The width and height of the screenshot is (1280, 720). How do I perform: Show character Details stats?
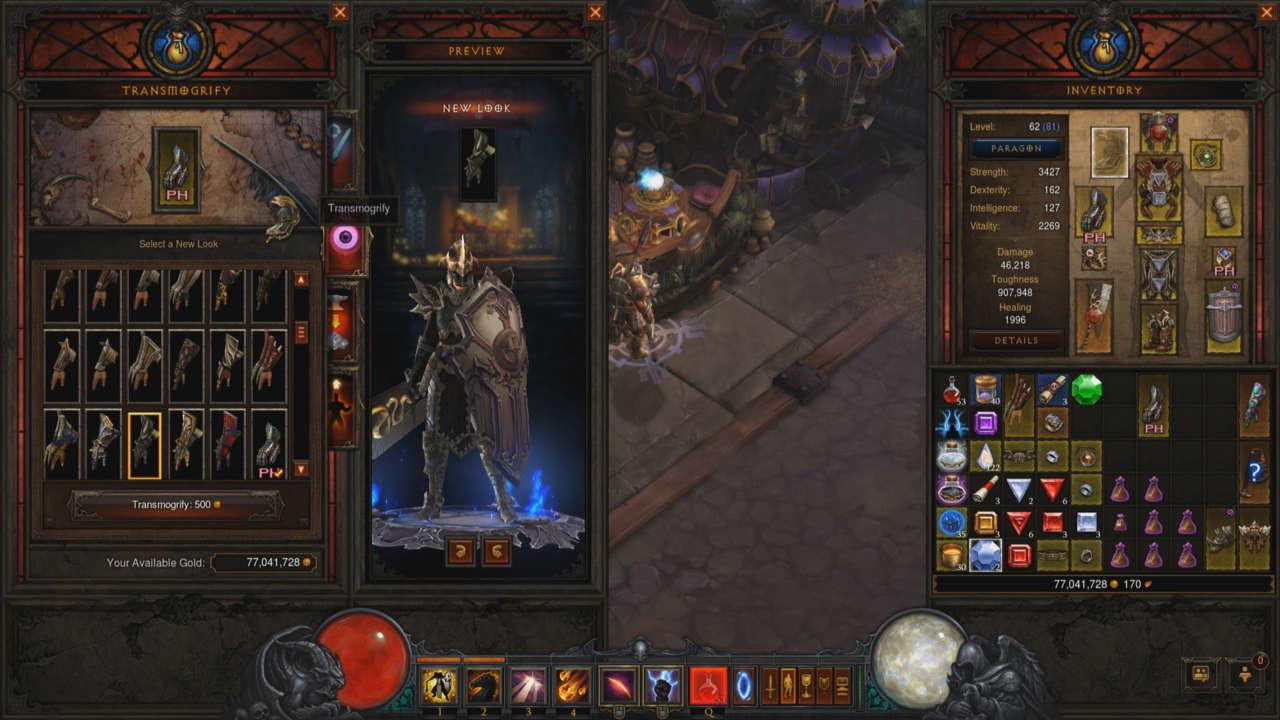tap(1016, 340)
